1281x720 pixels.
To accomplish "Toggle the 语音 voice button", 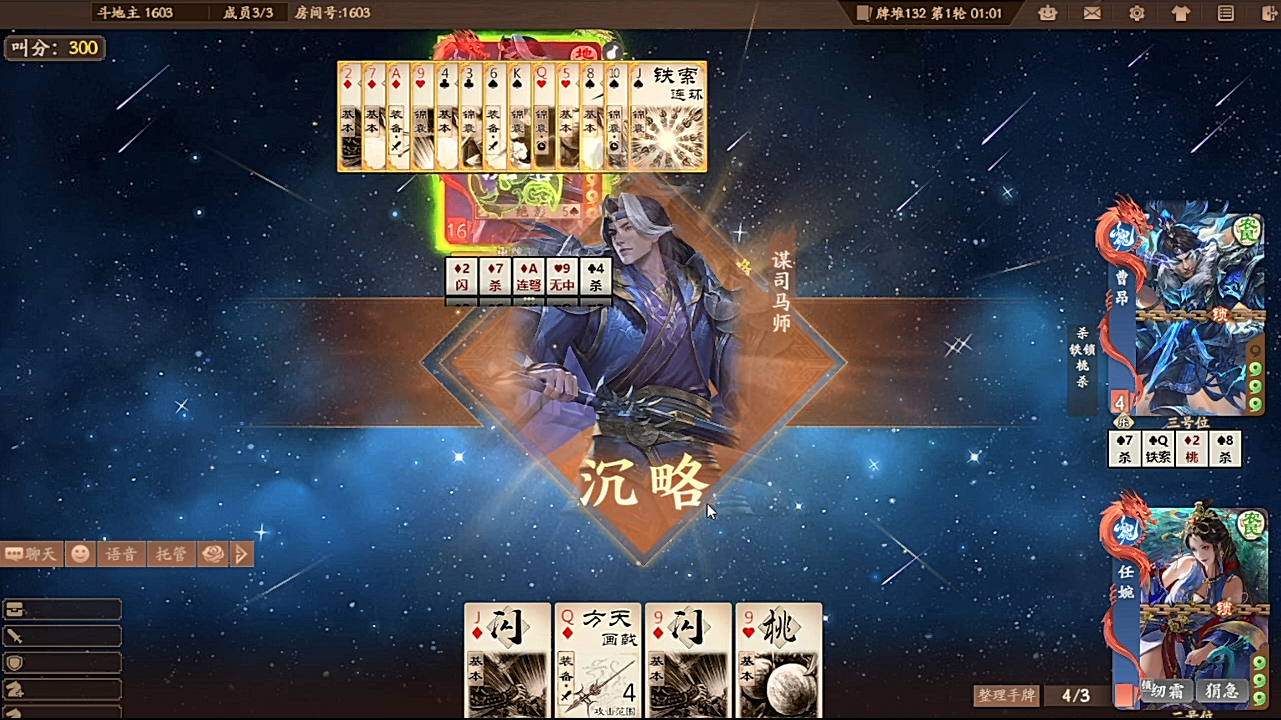I will [x=121, y=554].
